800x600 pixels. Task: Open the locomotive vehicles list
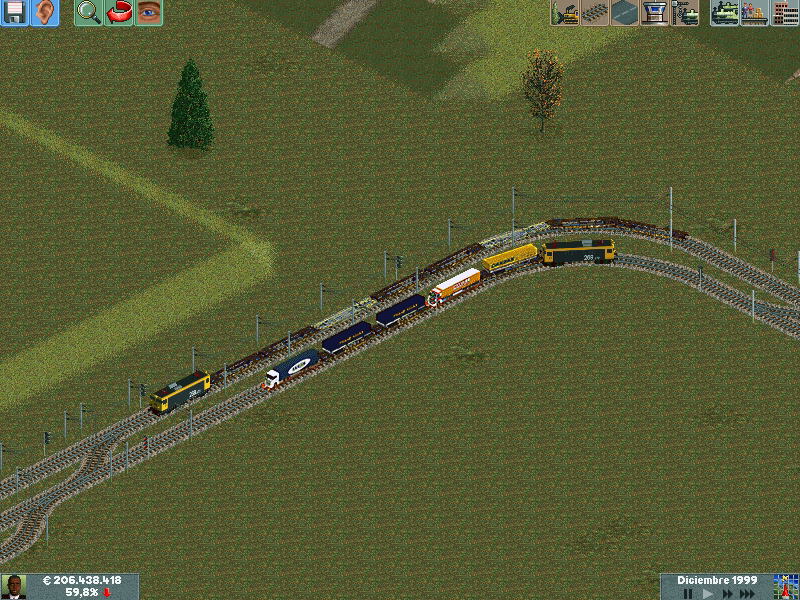pos(725,13)
